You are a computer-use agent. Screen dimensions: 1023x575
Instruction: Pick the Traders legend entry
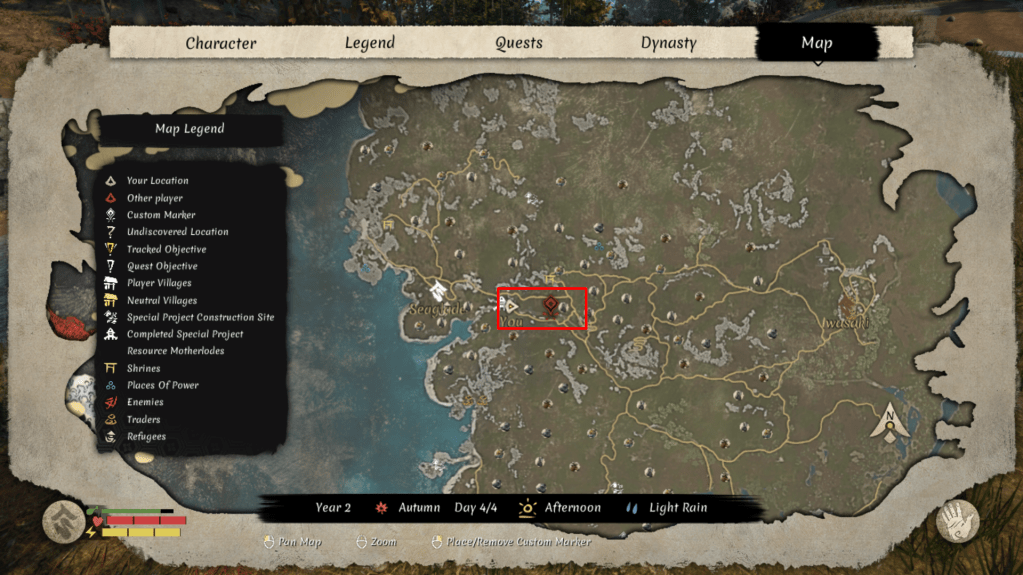pyautogui.click(x=143, y=419)
